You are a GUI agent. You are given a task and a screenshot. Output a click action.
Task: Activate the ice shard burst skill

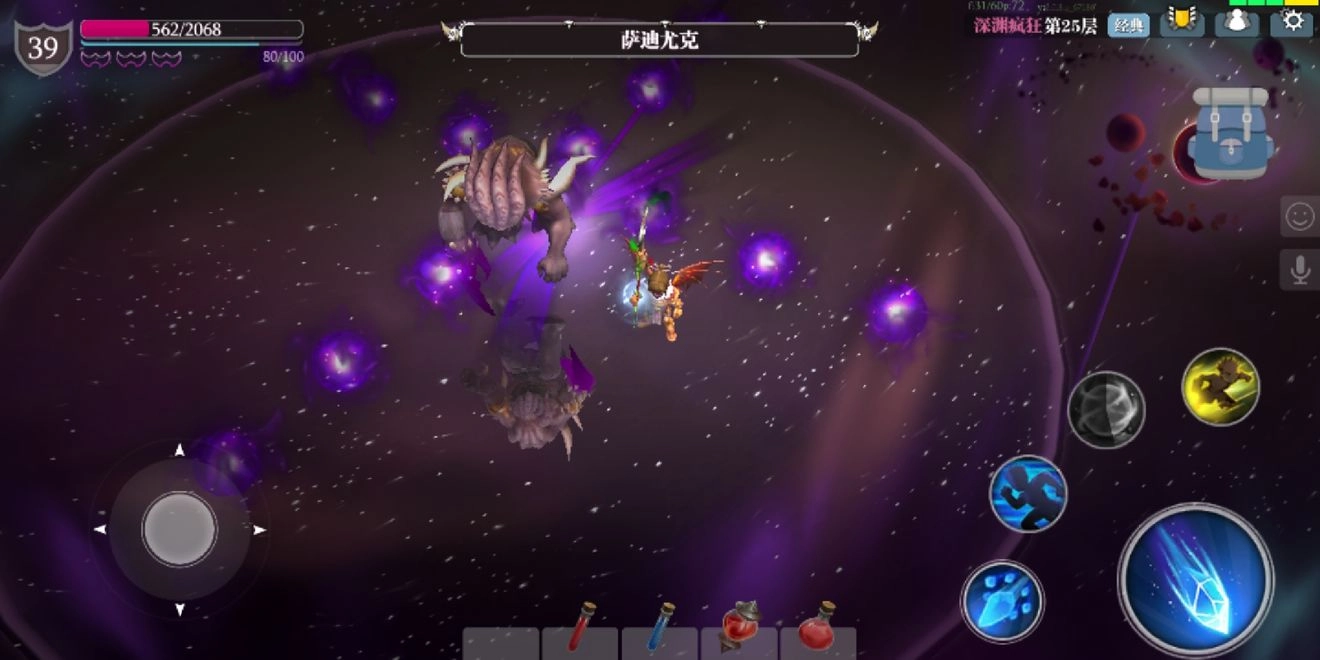1002,601
